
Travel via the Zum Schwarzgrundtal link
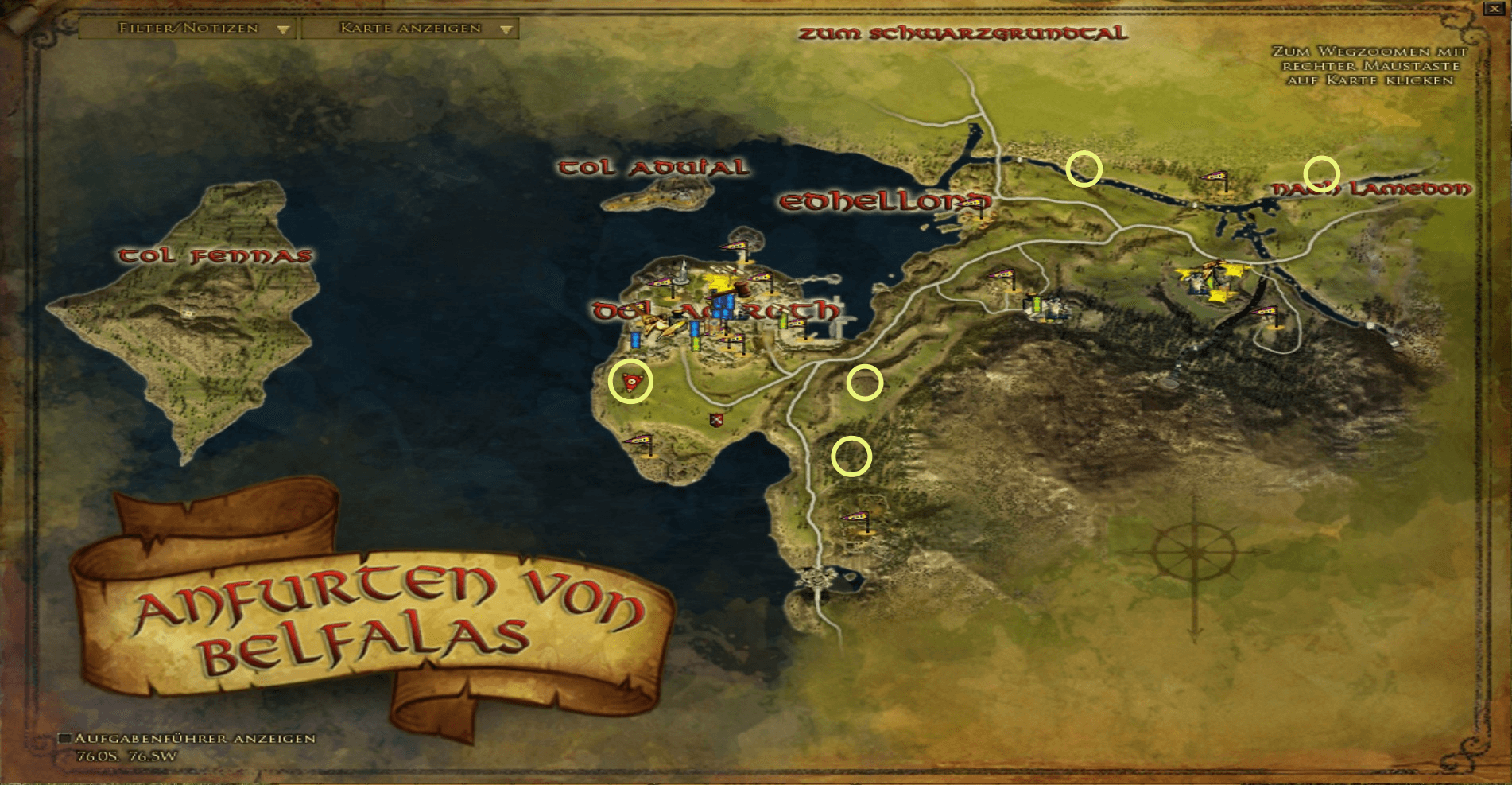[963, 34]
